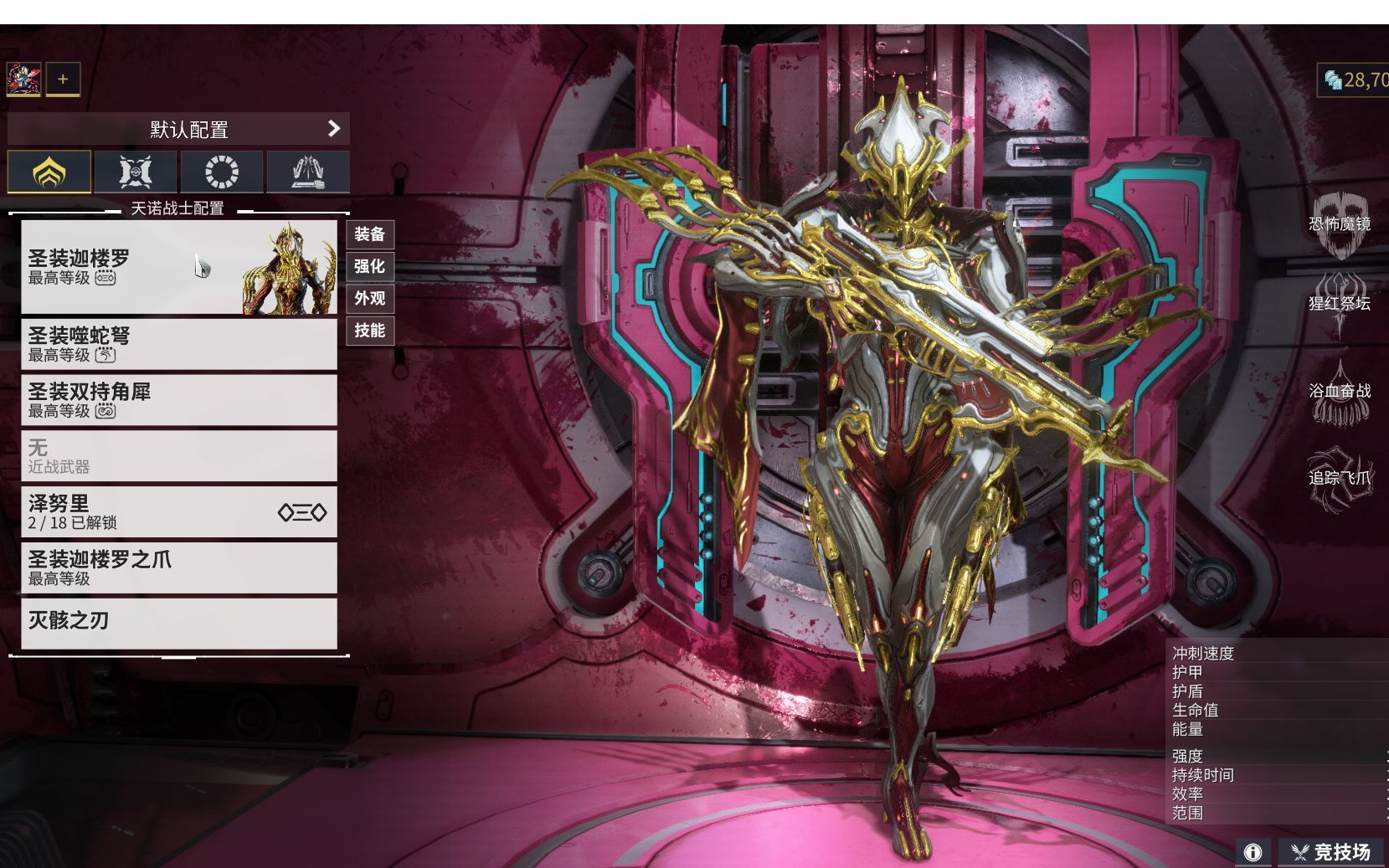Screen dimensions: 1389x868
Task: Open the 圣装噬蛇弩 primary weapon slot
Action: [x=178, y=344]
